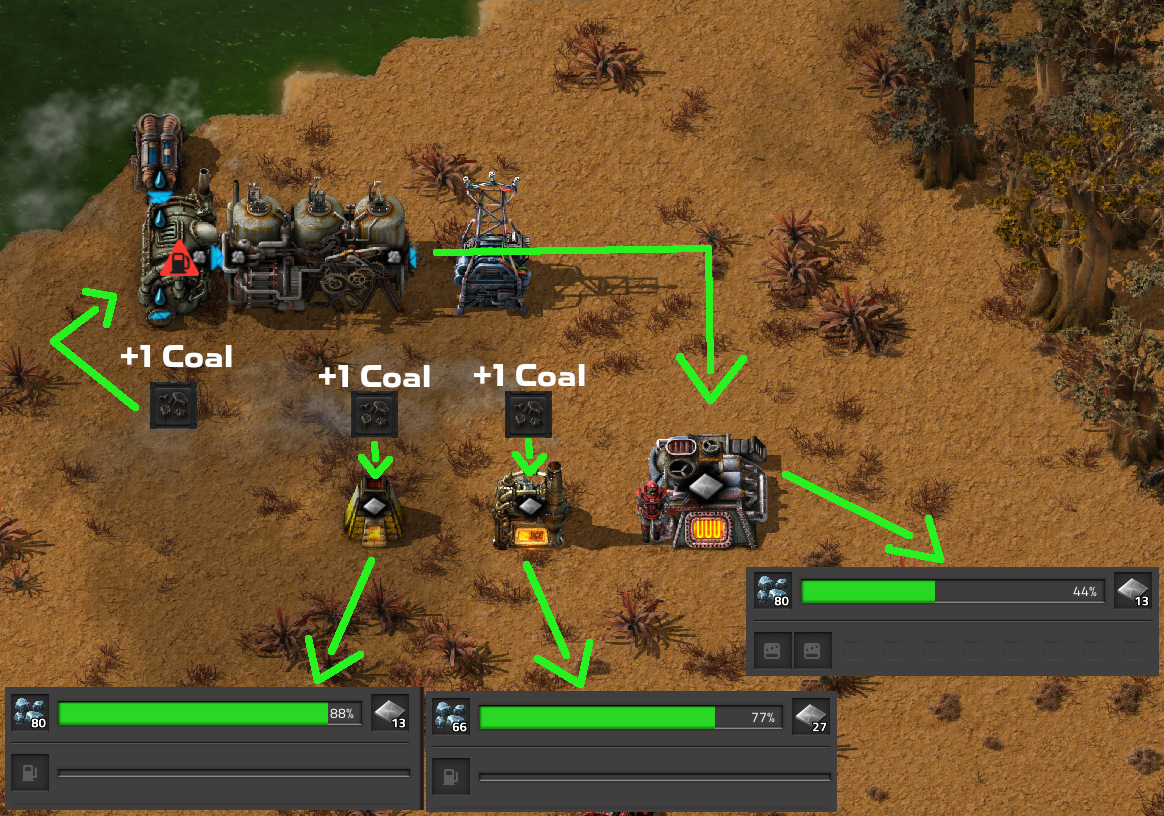Open the fuel slot in the 88% furnace panel
The image size is (1164, 816).
pyautogui.click(x=29, y=772)
